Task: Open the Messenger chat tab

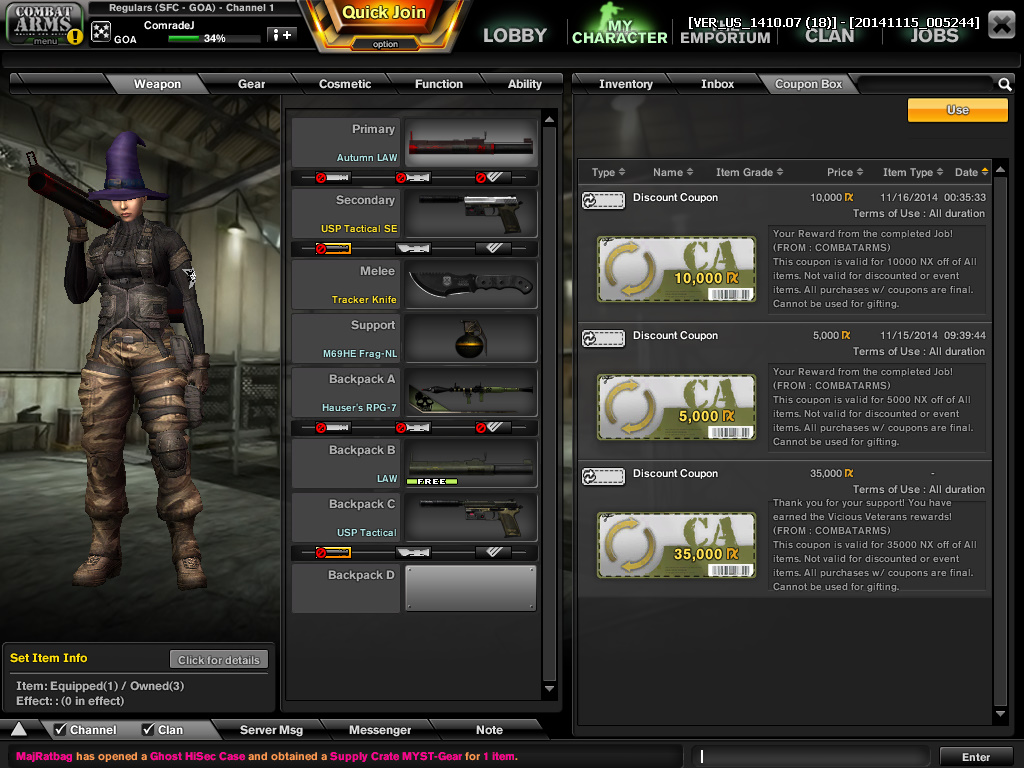Action: click(380, 730)
